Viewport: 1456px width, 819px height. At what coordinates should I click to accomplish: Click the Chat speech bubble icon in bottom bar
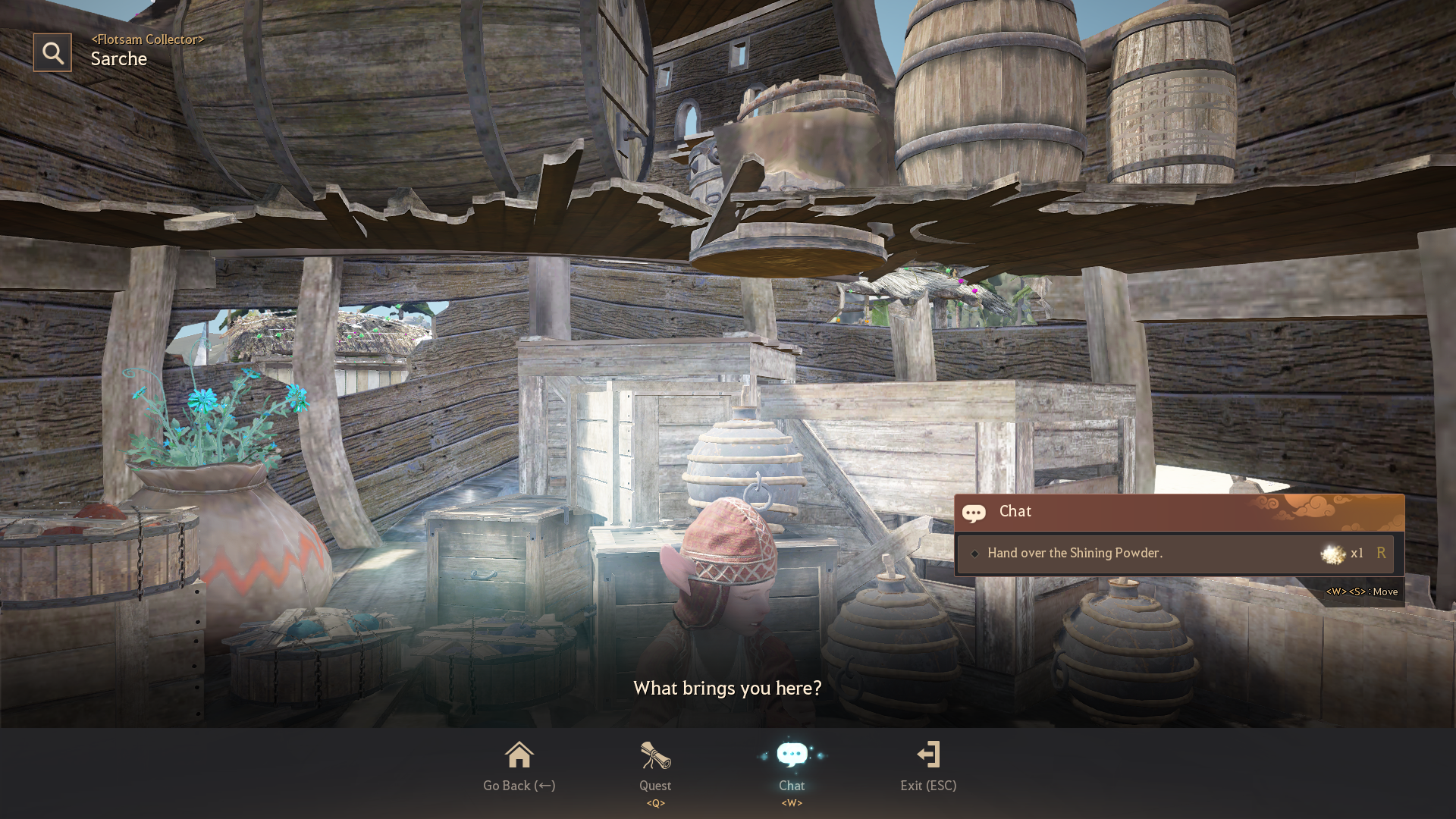pos(792,755)
